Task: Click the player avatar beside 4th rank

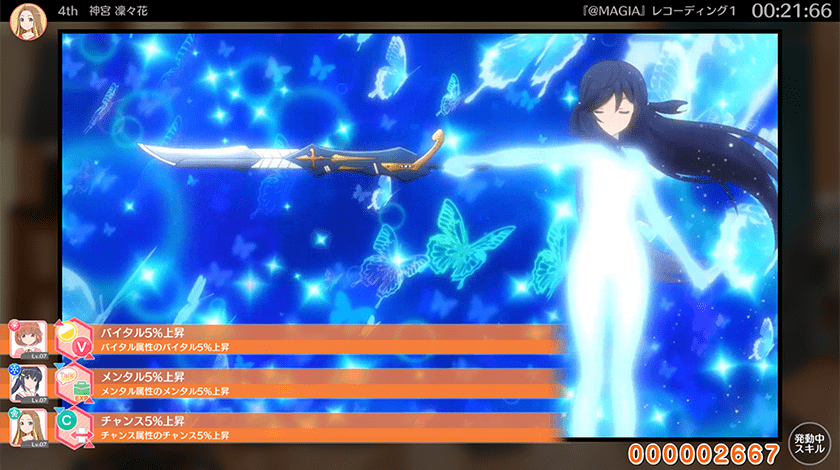Action: pos(24,22)
